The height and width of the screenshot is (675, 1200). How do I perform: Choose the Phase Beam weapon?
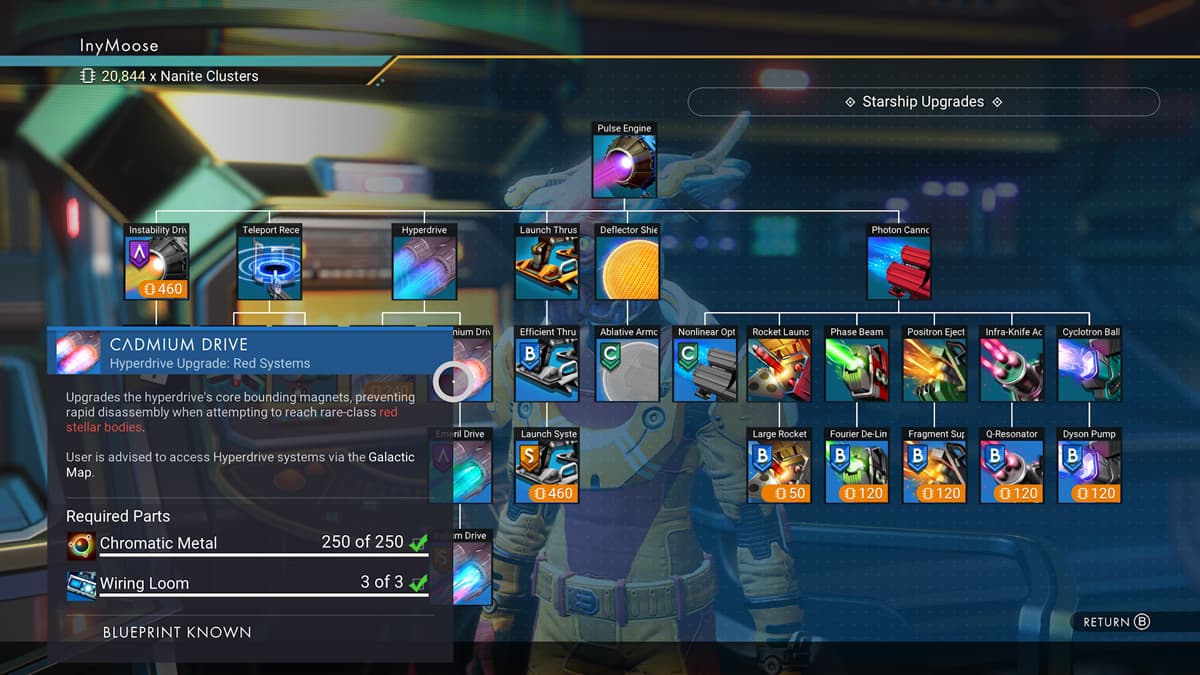tap(857, 370)
